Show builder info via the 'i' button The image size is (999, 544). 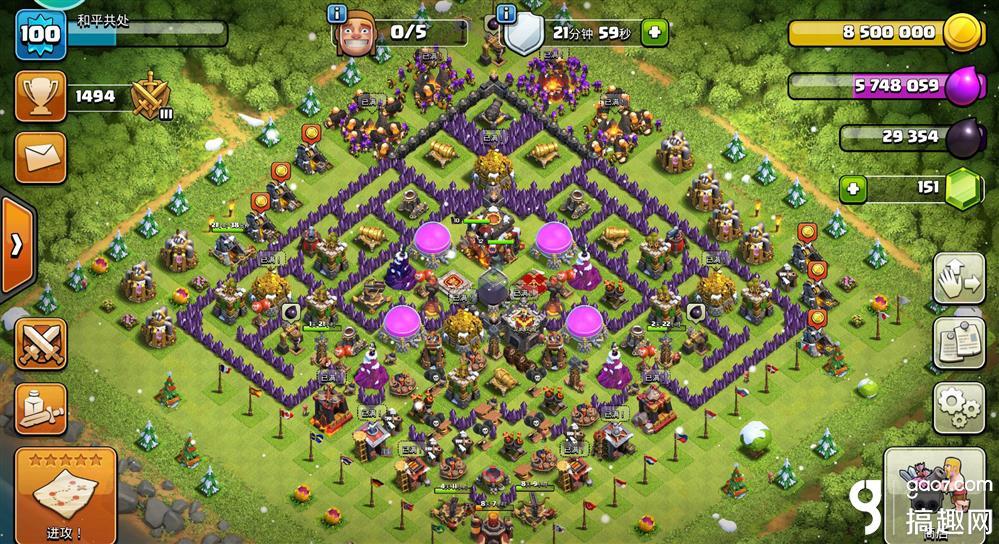click(336, 14)
